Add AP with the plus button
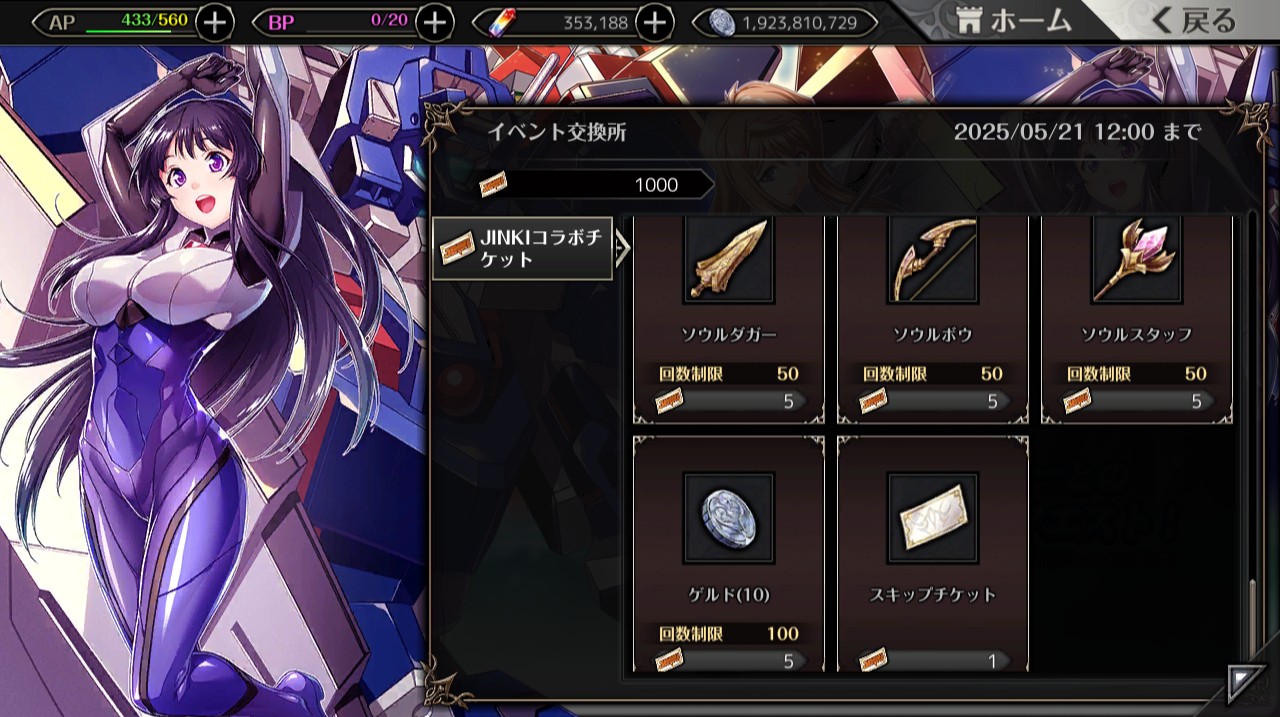This screenshot has height=717, width=1280. pyautogui.click(x=215, y=22)
